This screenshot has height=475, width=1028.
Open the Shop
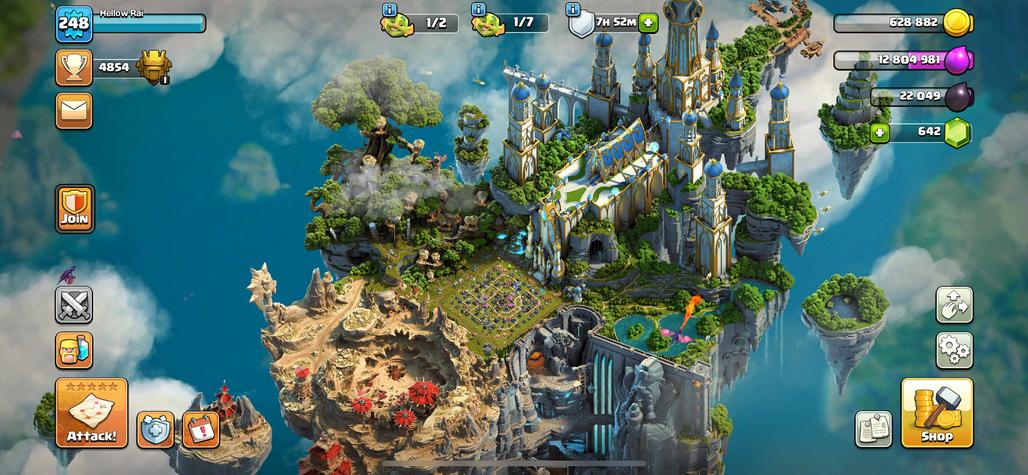pyautogui.click(x=937, y=412)
